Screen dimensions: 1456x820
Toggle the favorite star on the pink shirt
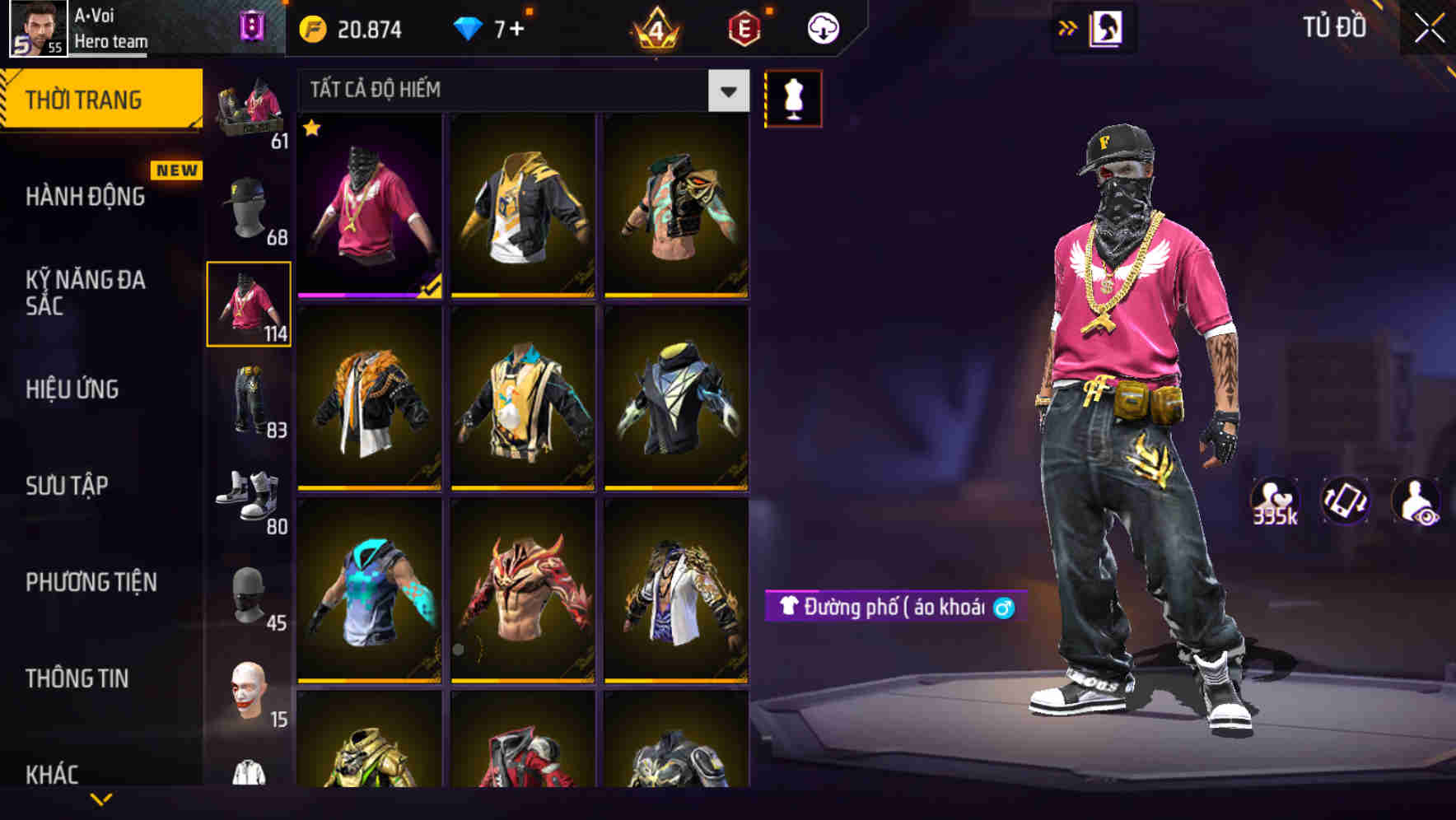[312, 129]
